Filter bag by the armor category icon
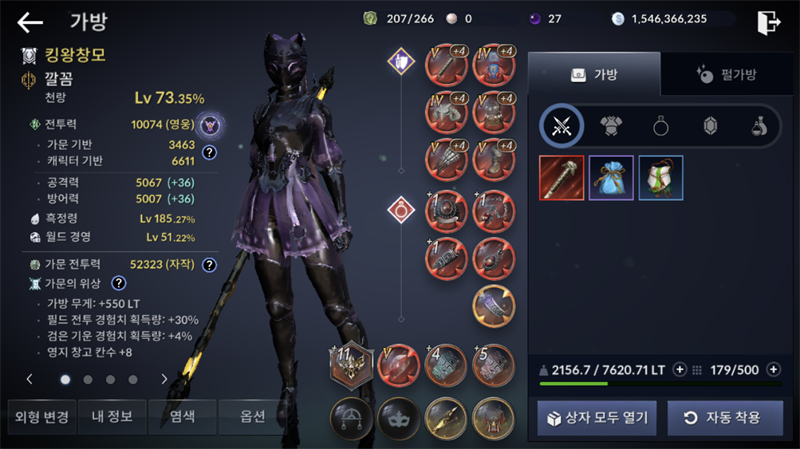Viewport: 800px width, 449px height. coord(611,126)
